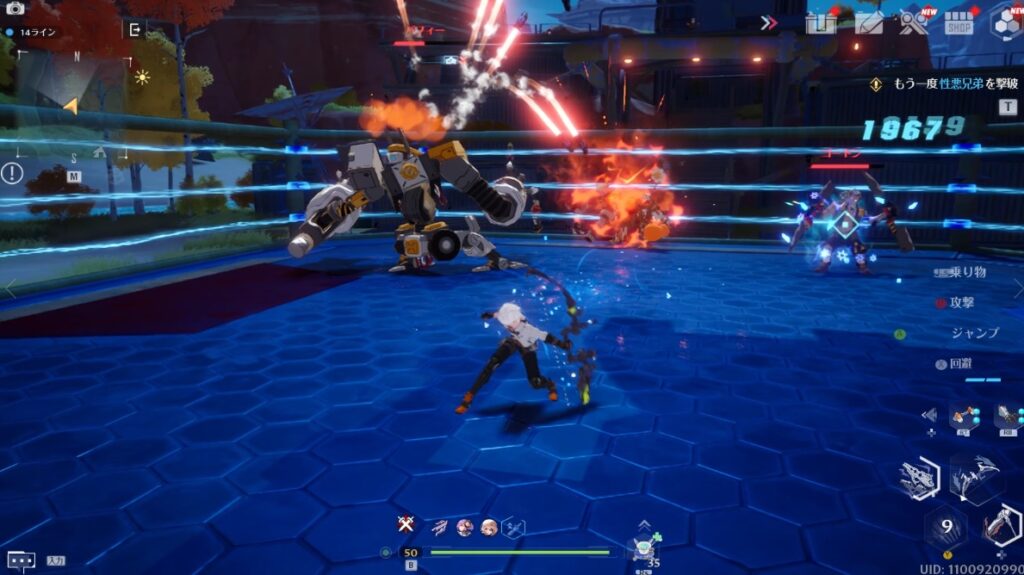
Task: Click the sun weather icon
Action: coord(143,76)
